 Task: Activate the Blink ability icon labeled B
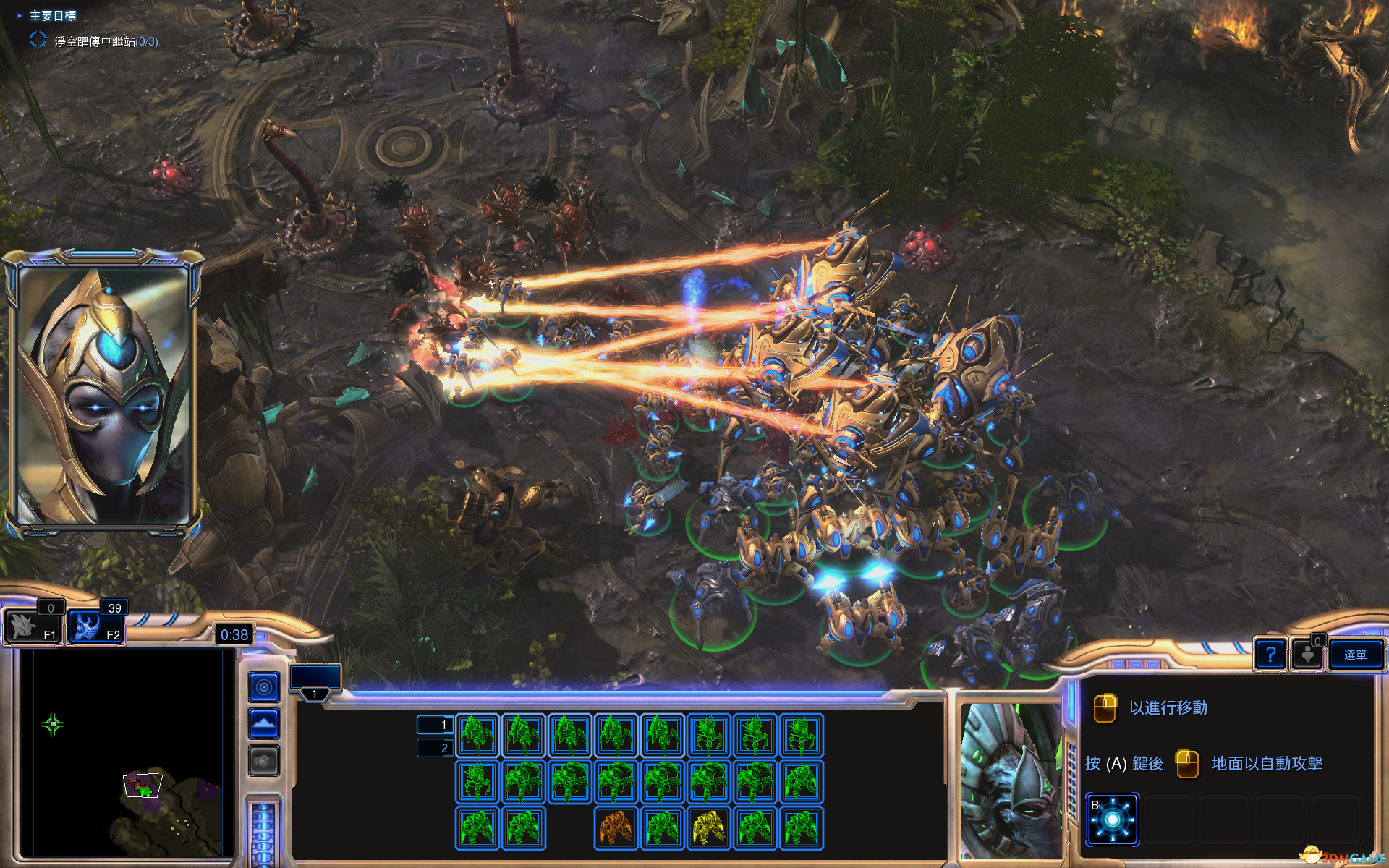(1112, 817)
